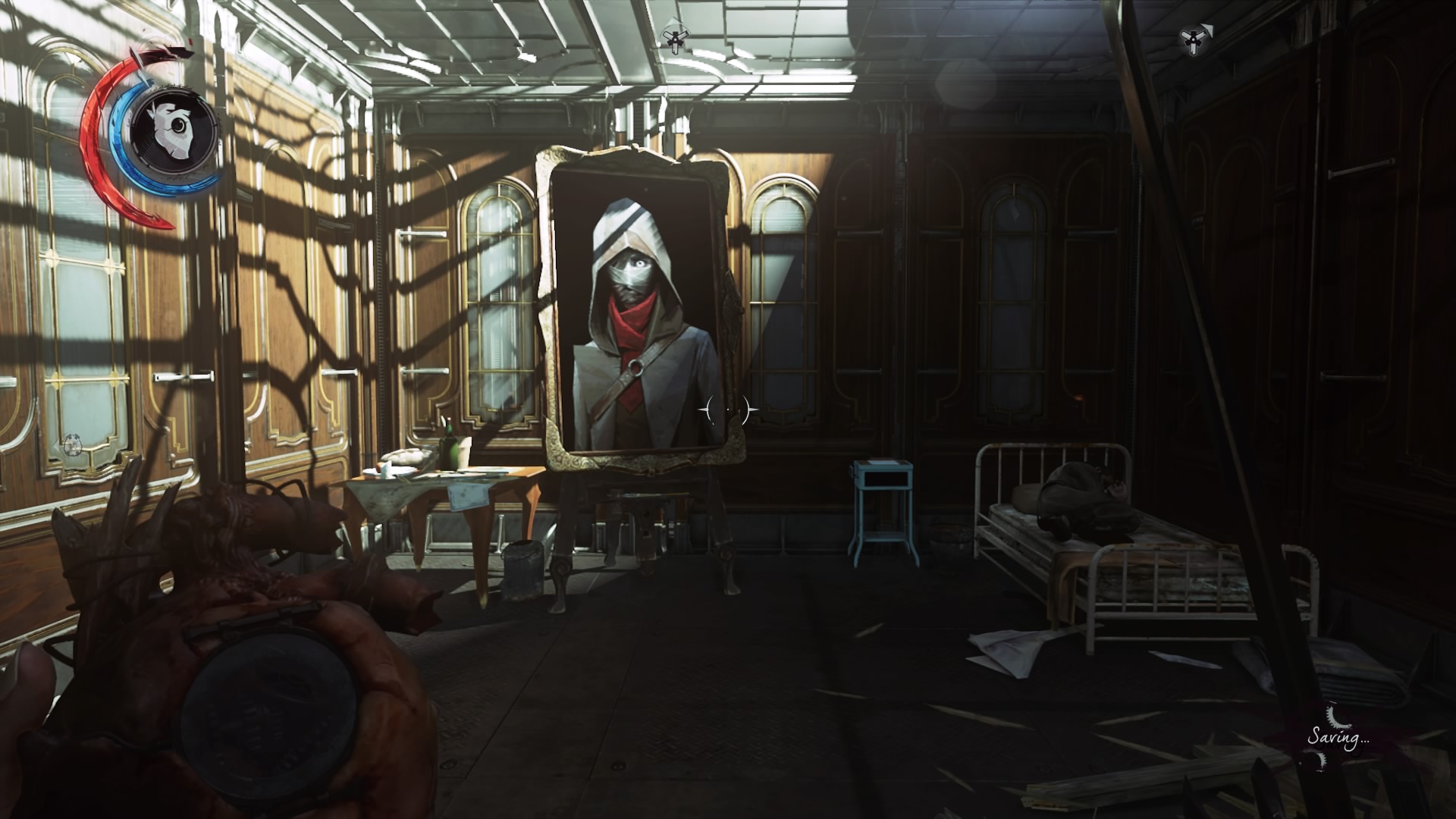Click the equipped Heart icon in the HUD
Screen dimensions: 1456x819
pos(175,130)
